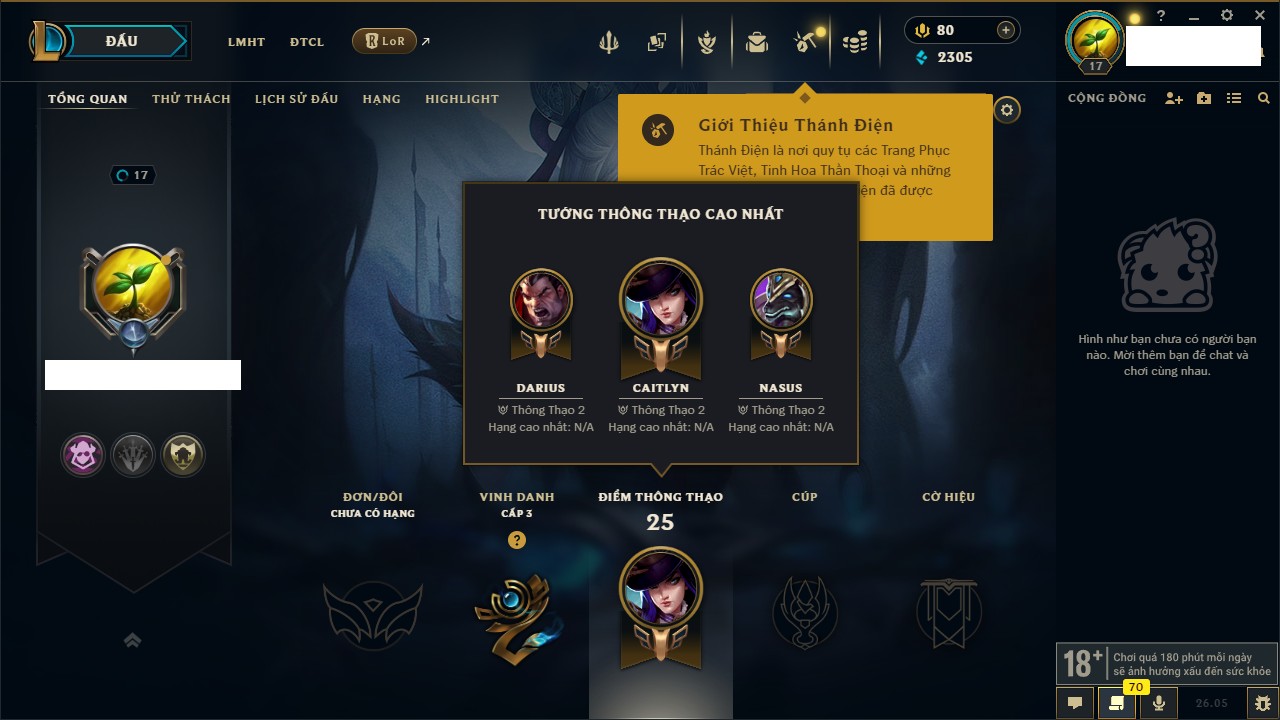The height and width of the screenshot is (720, 1280).
Task: Launch the LoR link button
Action: point(384,41)
